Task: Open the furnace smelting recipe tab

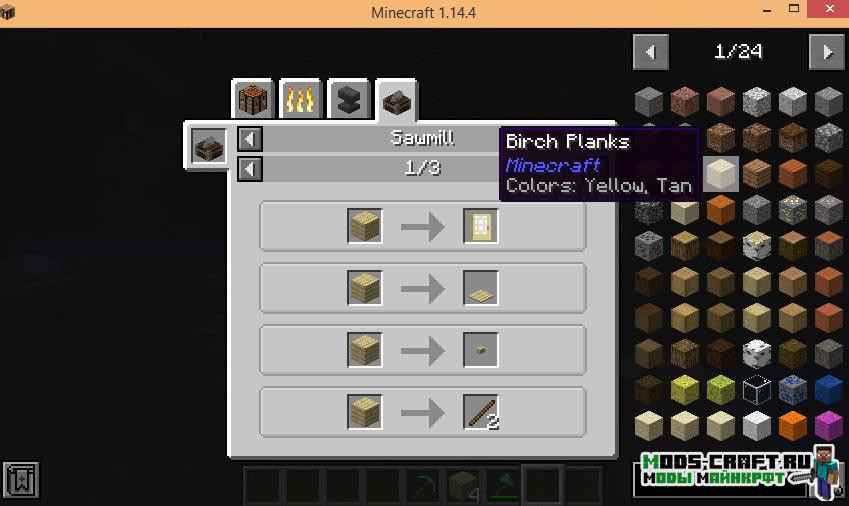Action: 301,100
